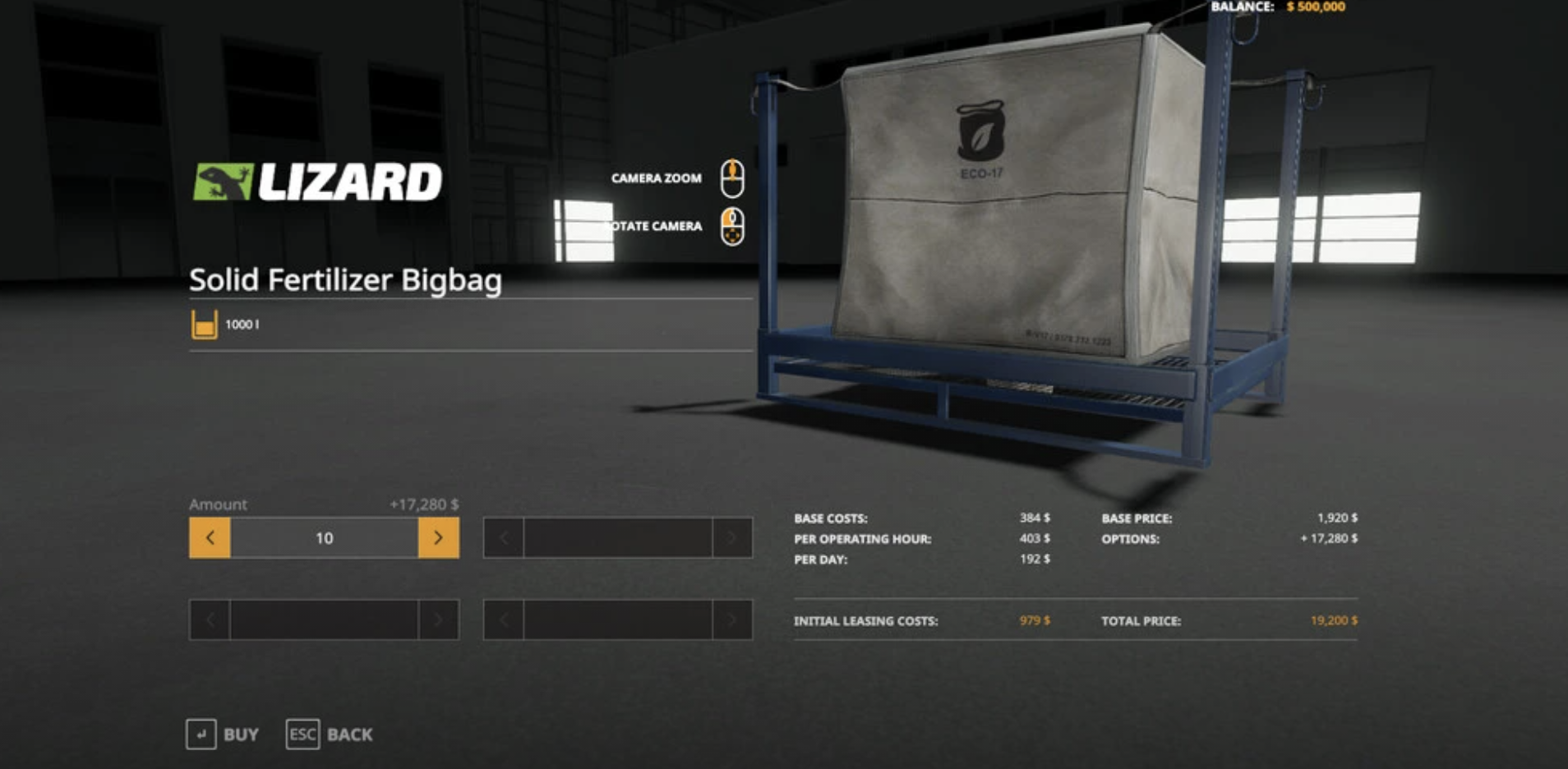This screenshot has height=769, width=1568.
Task: Increase the Amount with the right arrow
Action: click(x=438, y=538)
